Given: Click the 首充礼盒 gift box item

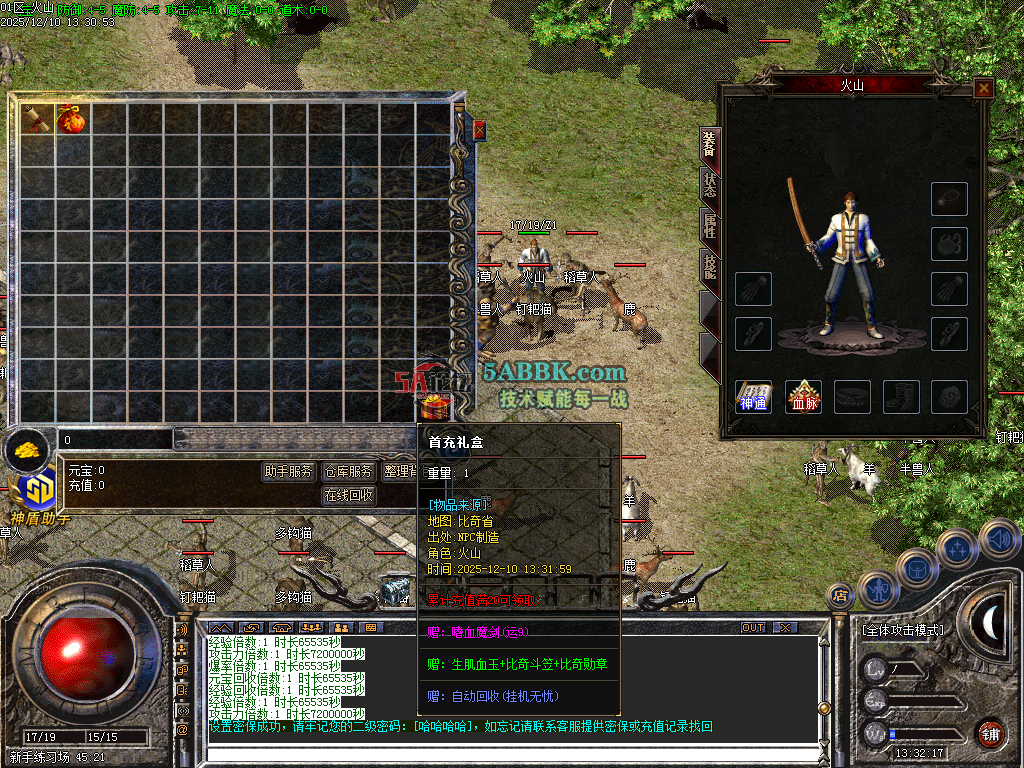Looking at the screenshot, I should [x=433, y=406].
